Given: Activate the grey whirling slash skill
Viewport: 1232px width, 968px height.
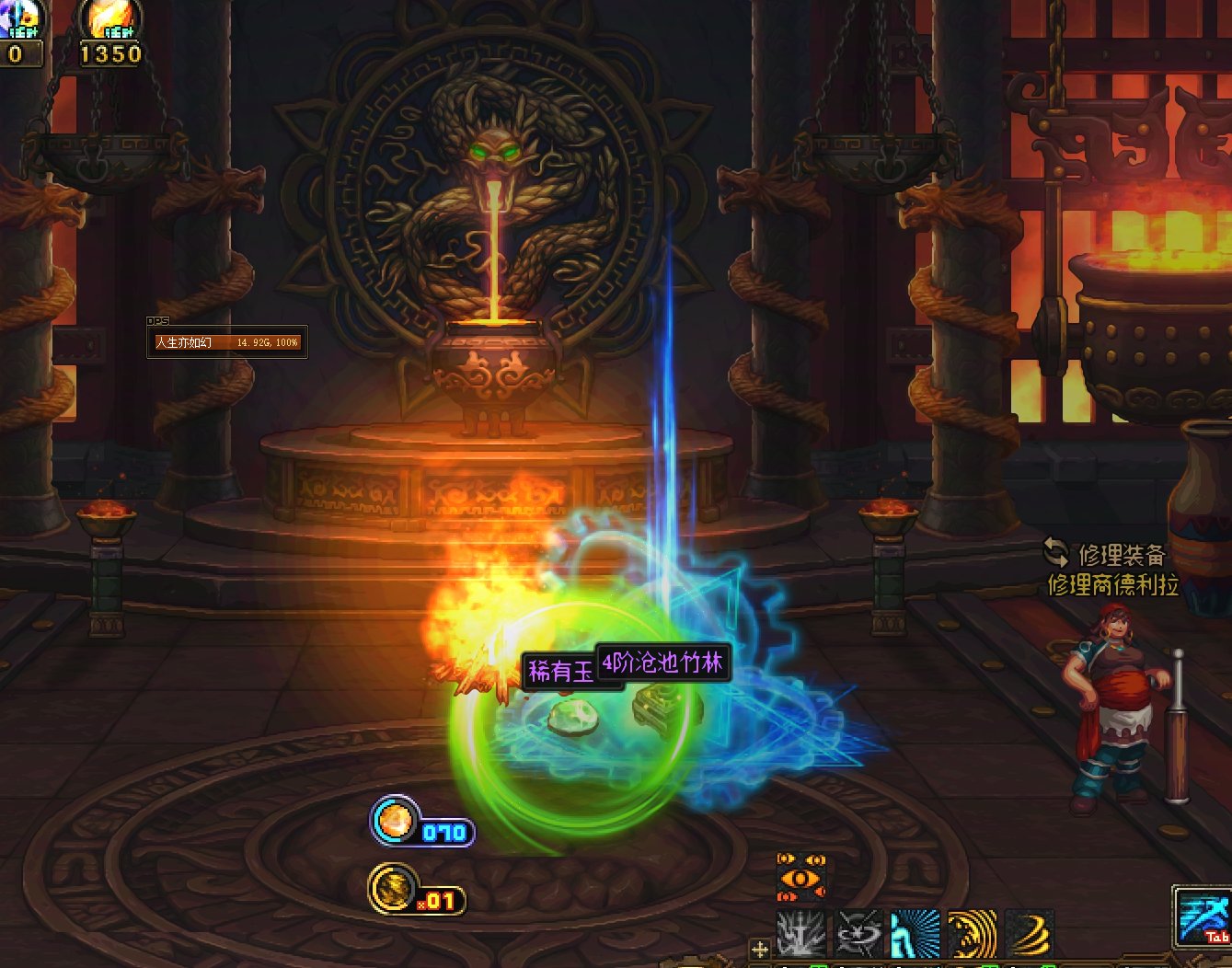Looking at the screenshot, I should coord(858,933).
